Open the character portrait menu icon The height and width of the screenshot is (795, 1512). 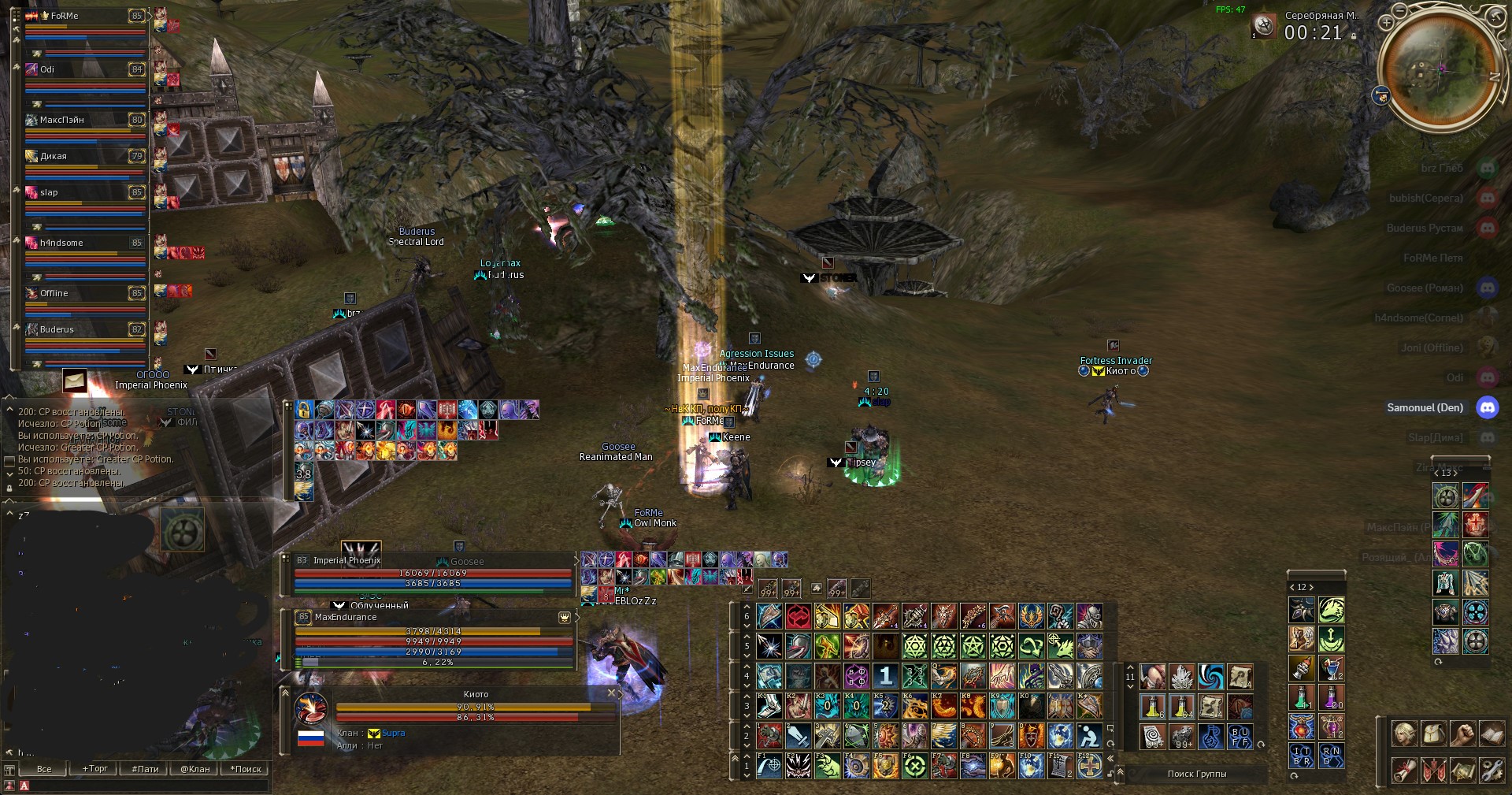(x=1403, y=734)
